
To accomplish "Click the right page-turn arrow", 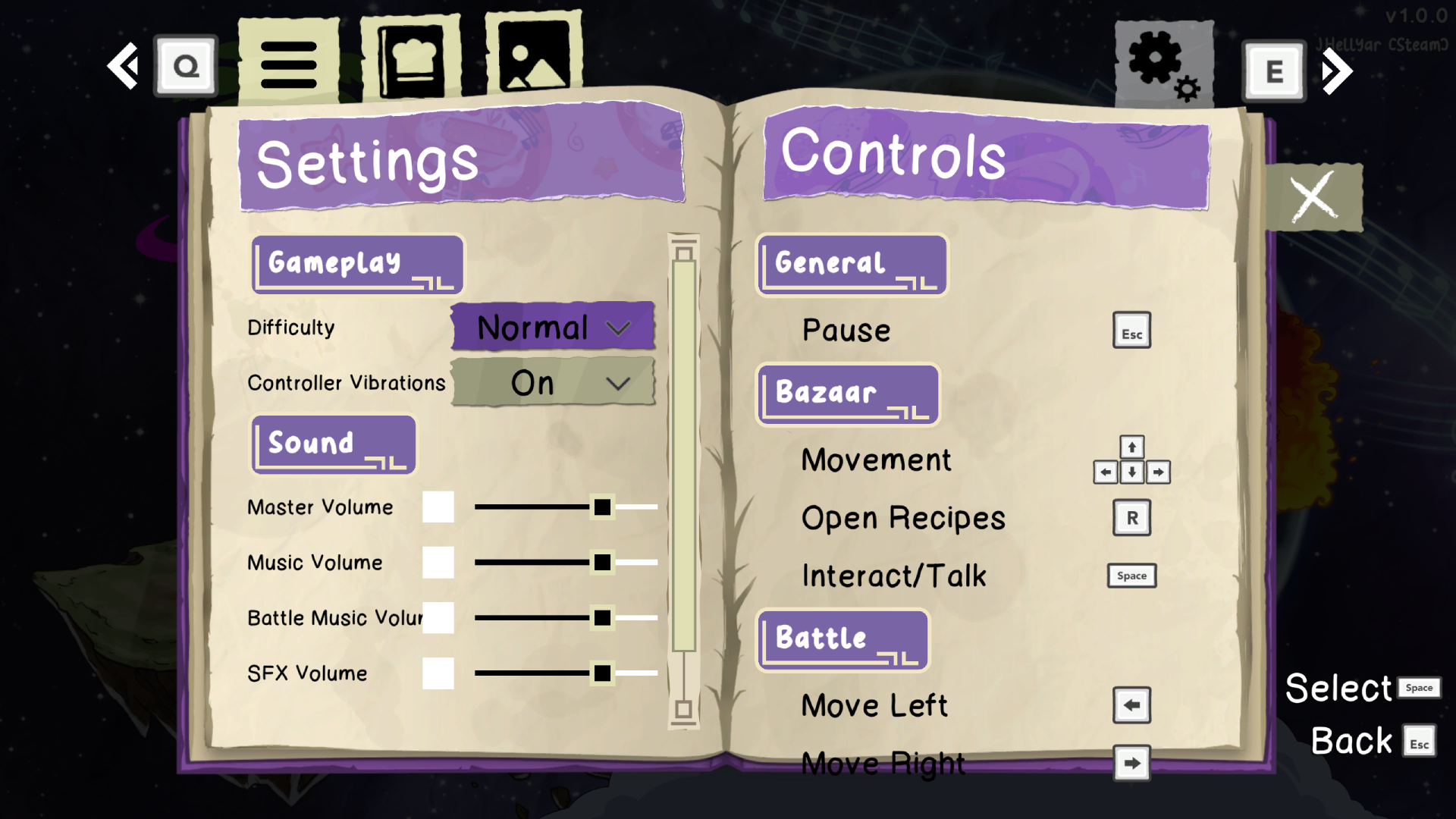I will click(1337, 71).
